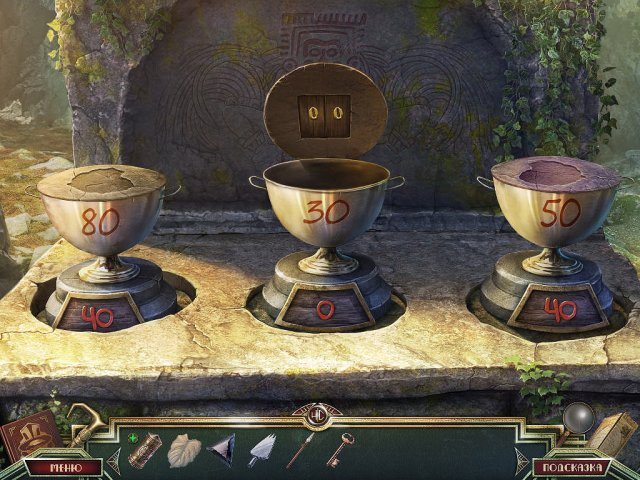Screen dimensions: 640x480
Task: Pick the thin spear-like tool item
Action: click(301, 449)
